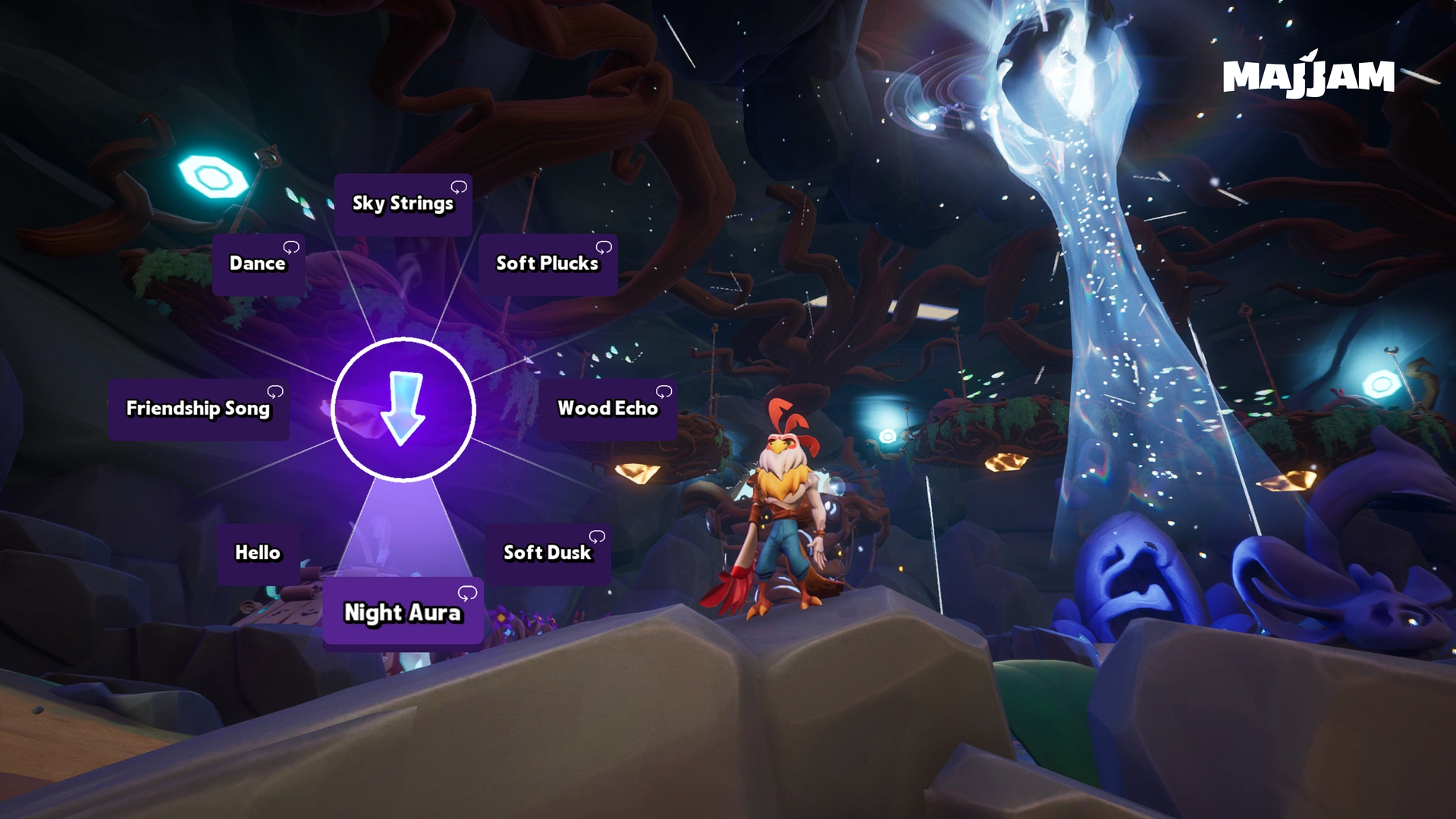
Task: Click the Soft Dusk label
Action: pyautogui.click(x=547, y=553)
